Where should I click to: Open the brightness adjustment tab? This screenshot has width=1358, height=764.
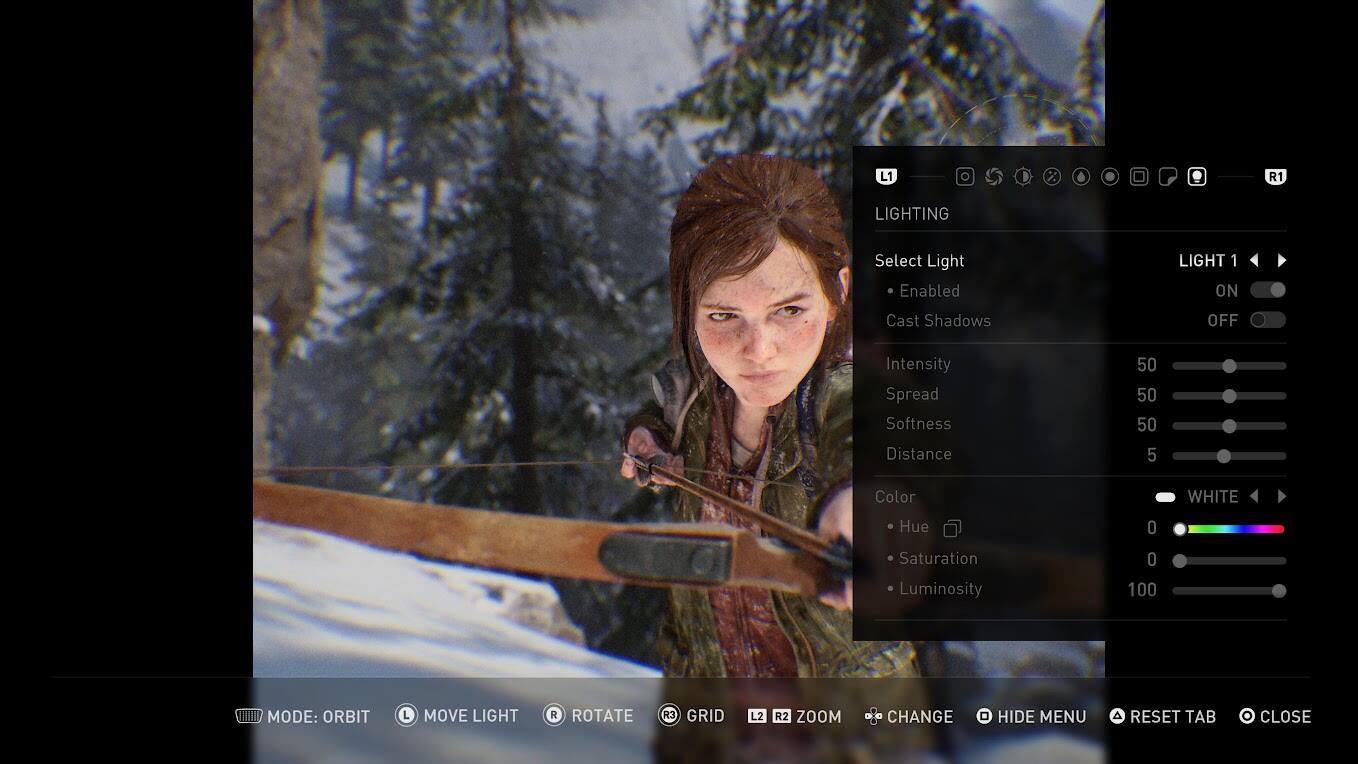tap(1023, 176)
